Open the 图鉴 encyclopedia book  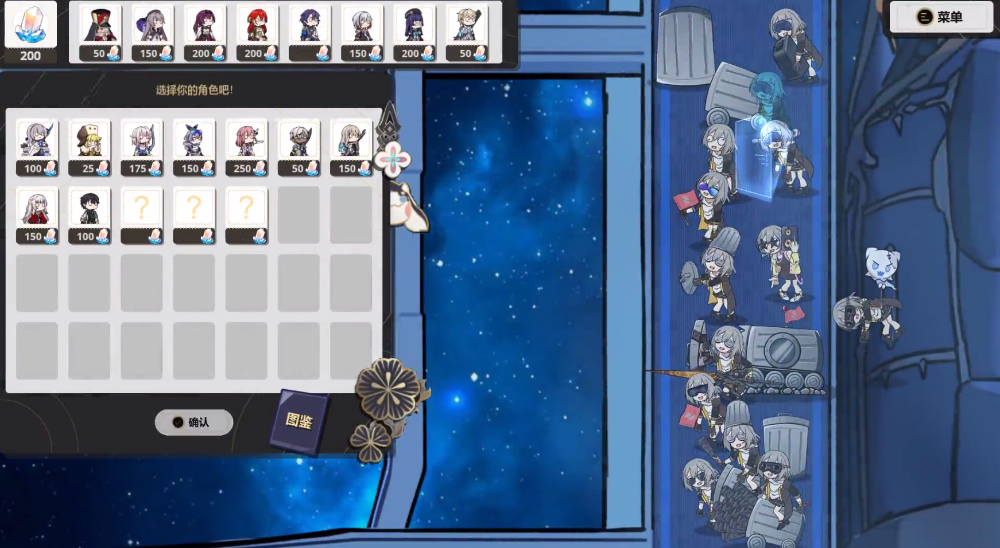coord(299,421)
